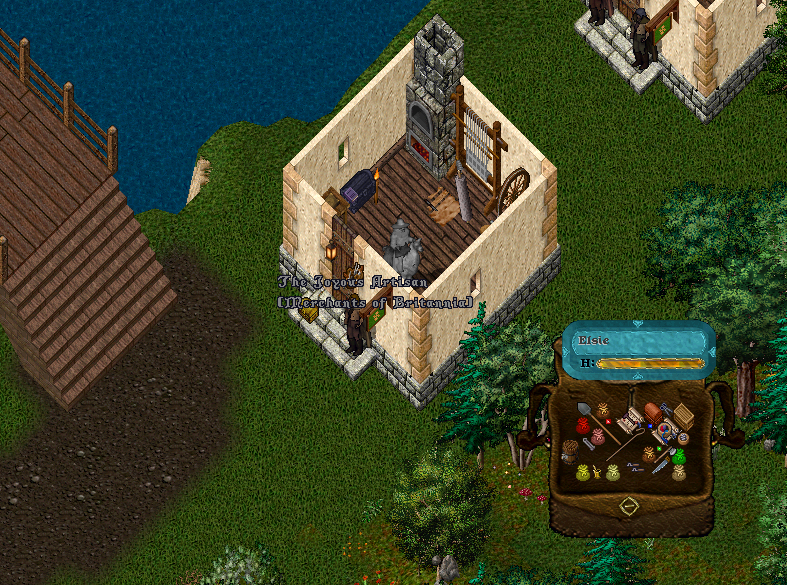The image size is (787, 585).
Task: Select the shovel in the backpack
Action: tap(585, 409)
